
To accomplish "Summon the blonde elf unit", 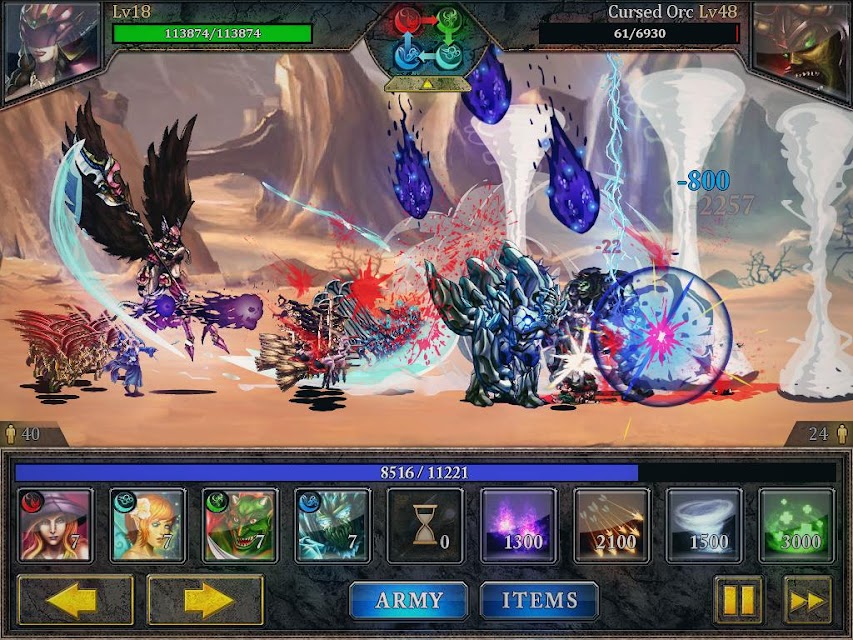I will pyautogui.click(x=148, y=526).
